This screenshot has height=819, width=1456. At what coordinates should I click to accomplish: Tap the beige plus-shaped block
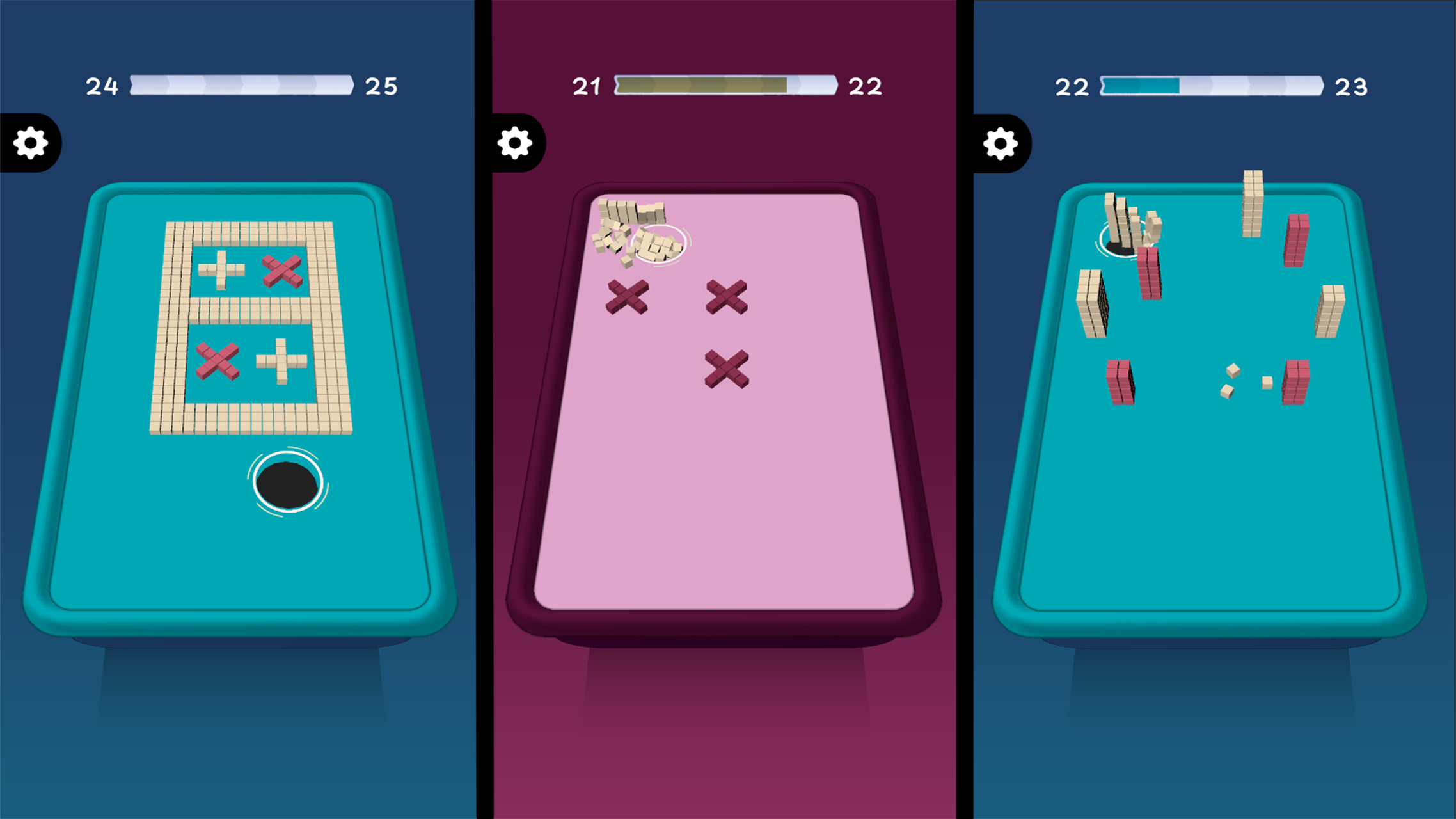pos(221,271)
